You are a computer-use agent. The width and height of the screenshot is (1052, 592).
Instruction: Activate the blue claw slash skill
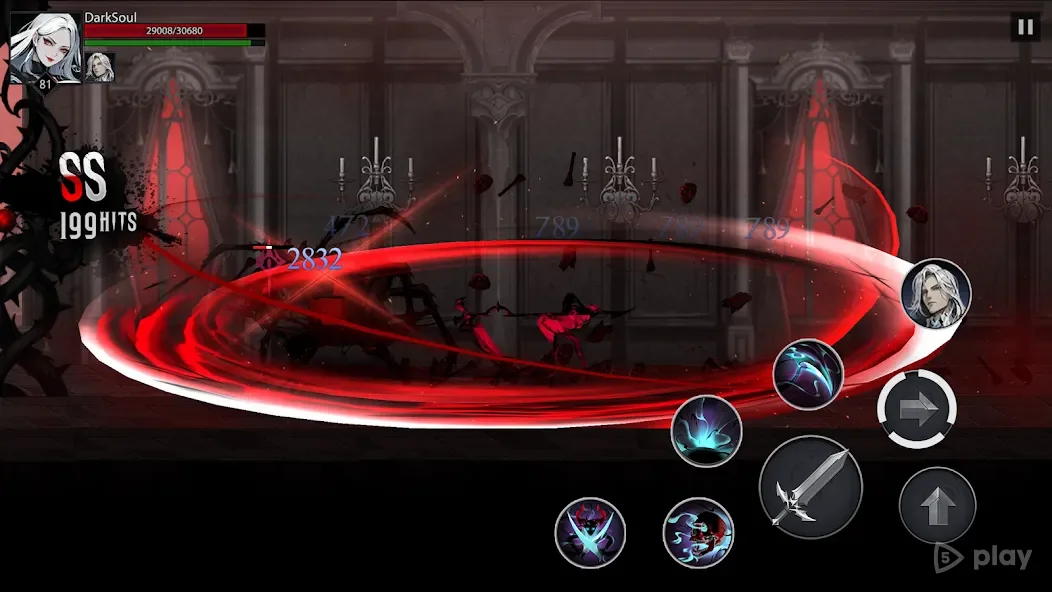[808, 375]
